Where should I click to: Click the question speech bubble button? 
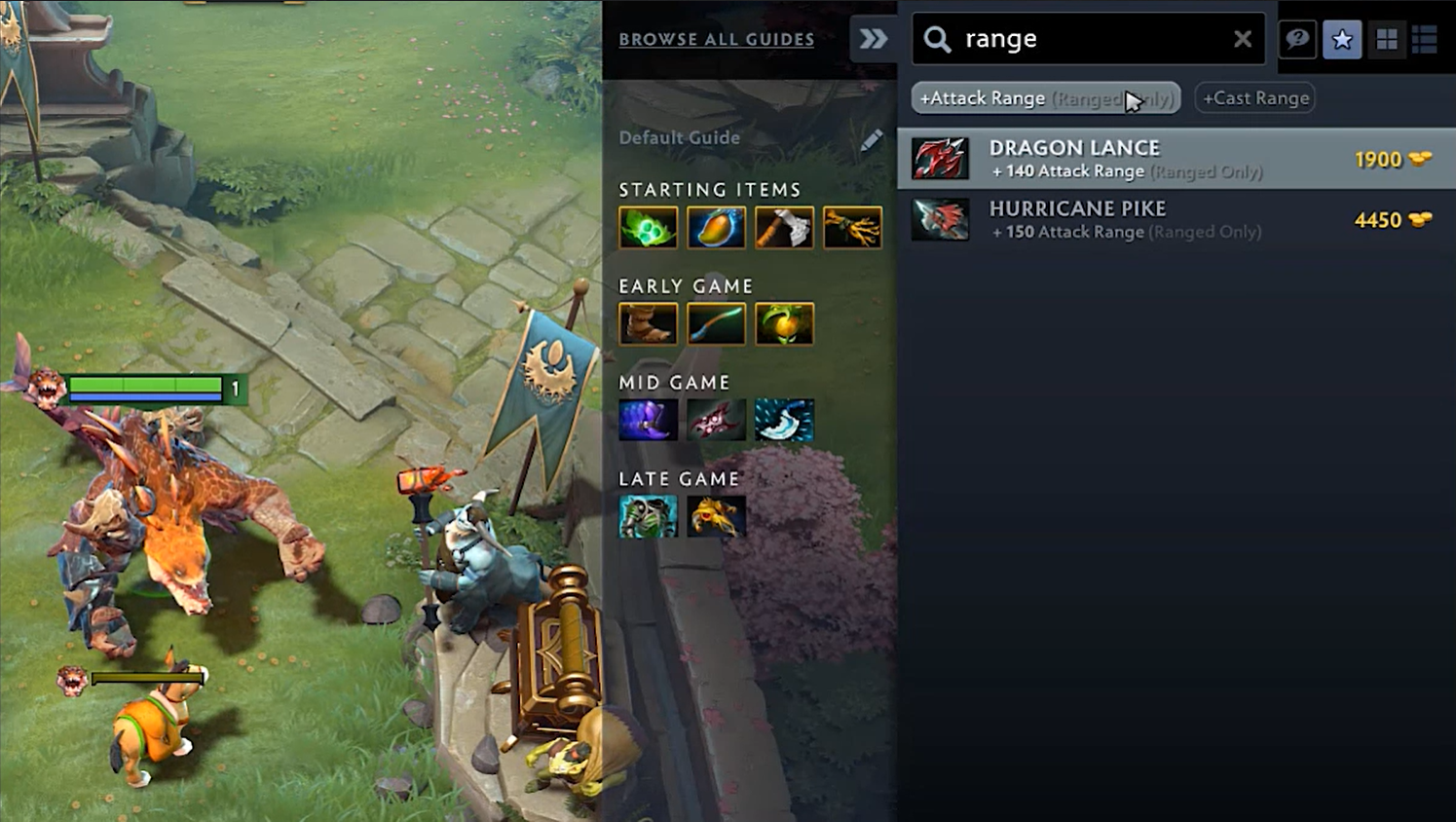click(x=1297, y=39)
